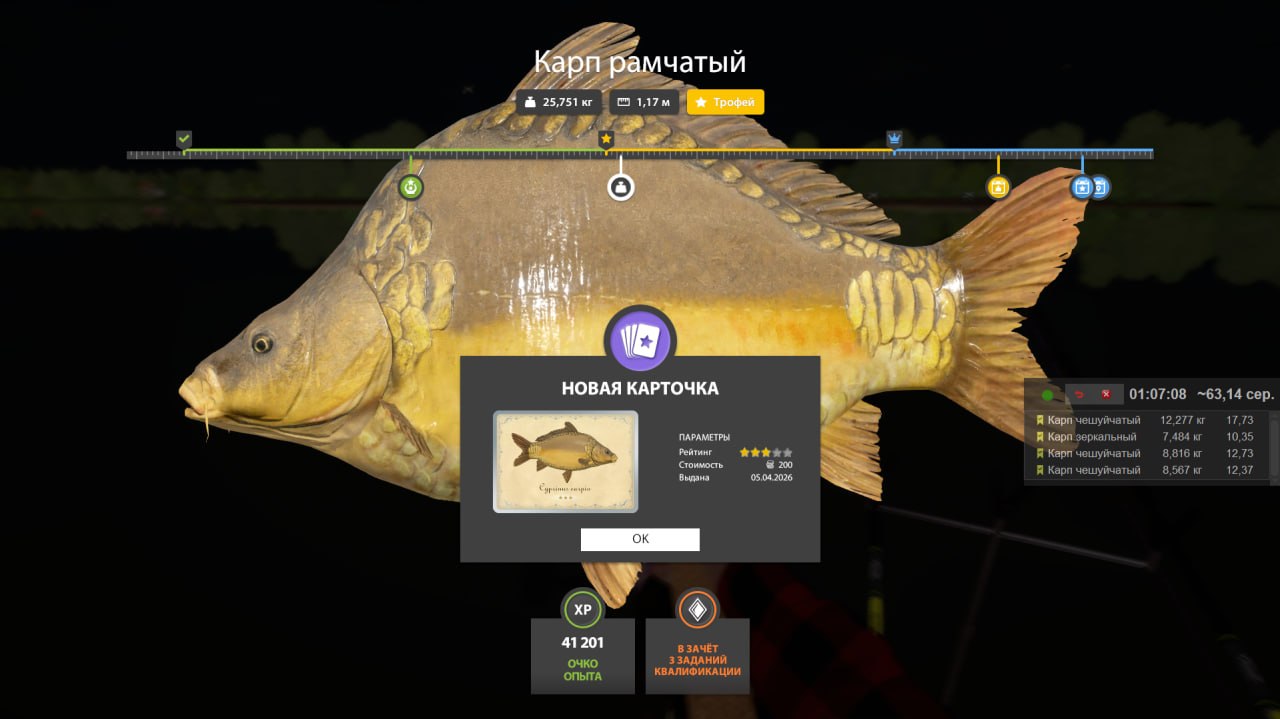The width and height of the screenshot is (1280, 719).
Task: Confirm the new card with OK
Action: pos(640,539)
